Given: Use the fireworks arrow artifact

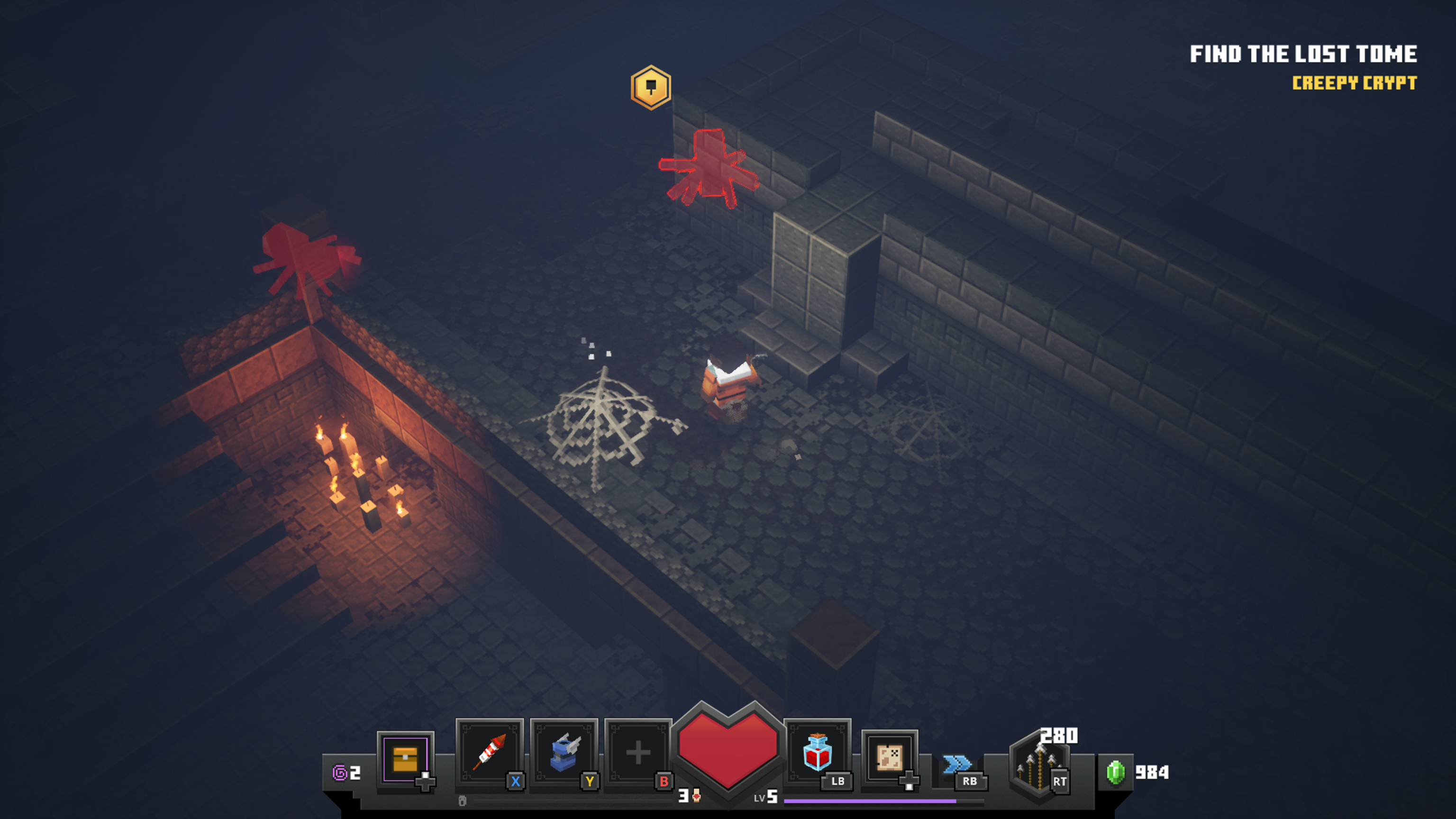Looking at the screenshot, I should [490, 753].
